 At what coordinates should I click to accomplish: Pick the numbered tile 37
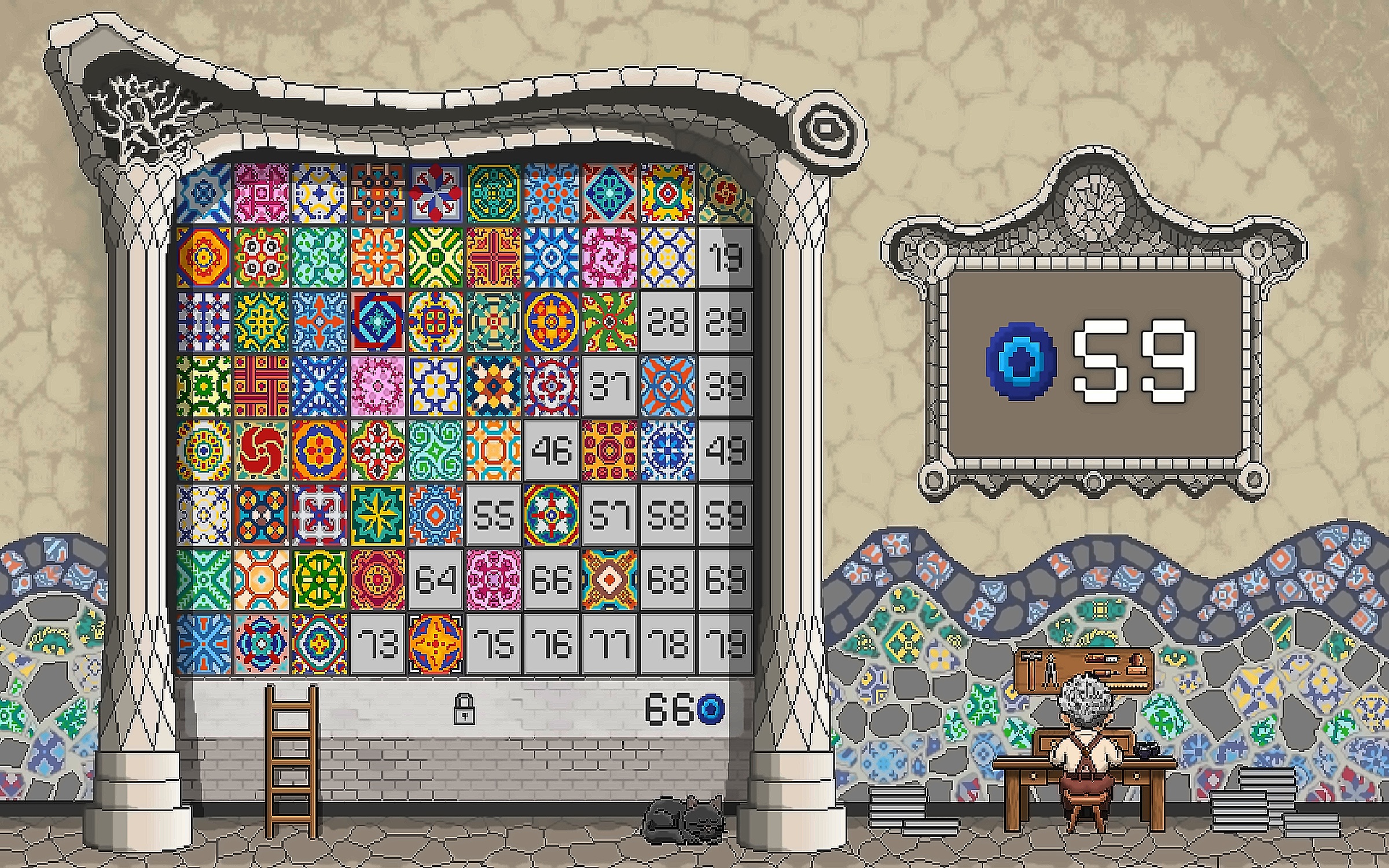609,386
